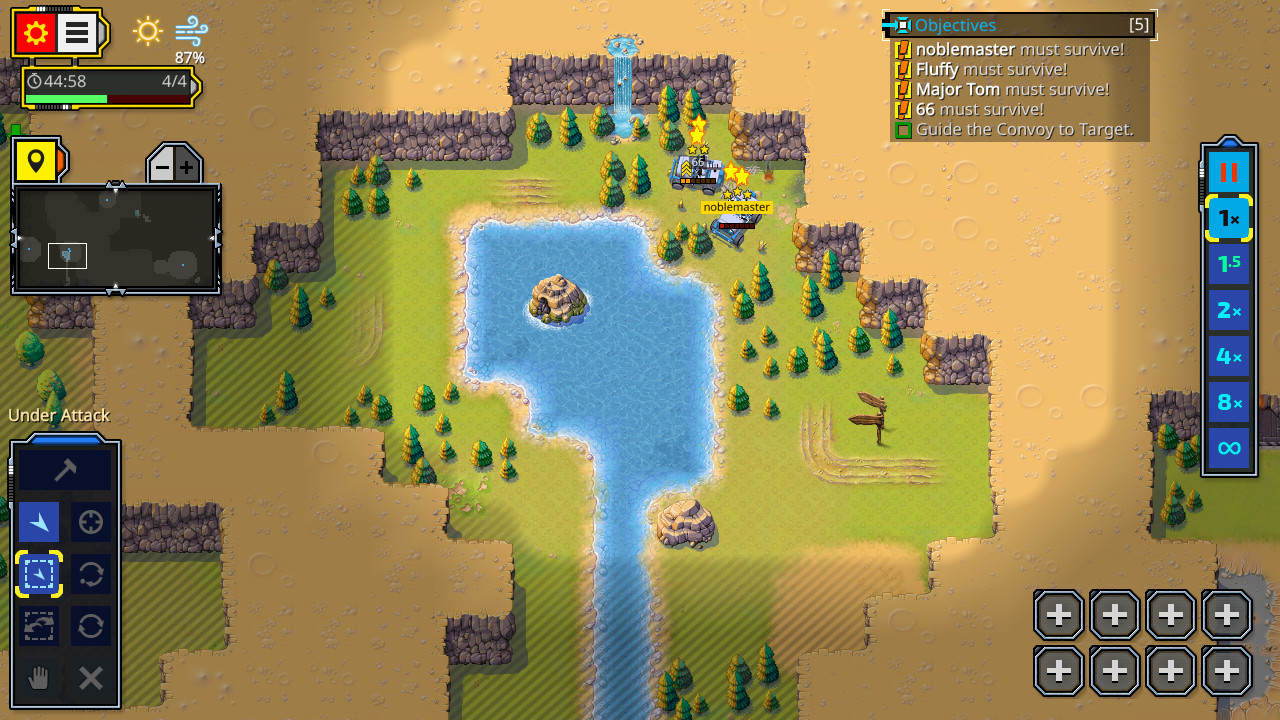Cancel orders with the X command
Image resolution: width=1280 pixels, height=720 pixels.
pos(90,677)
